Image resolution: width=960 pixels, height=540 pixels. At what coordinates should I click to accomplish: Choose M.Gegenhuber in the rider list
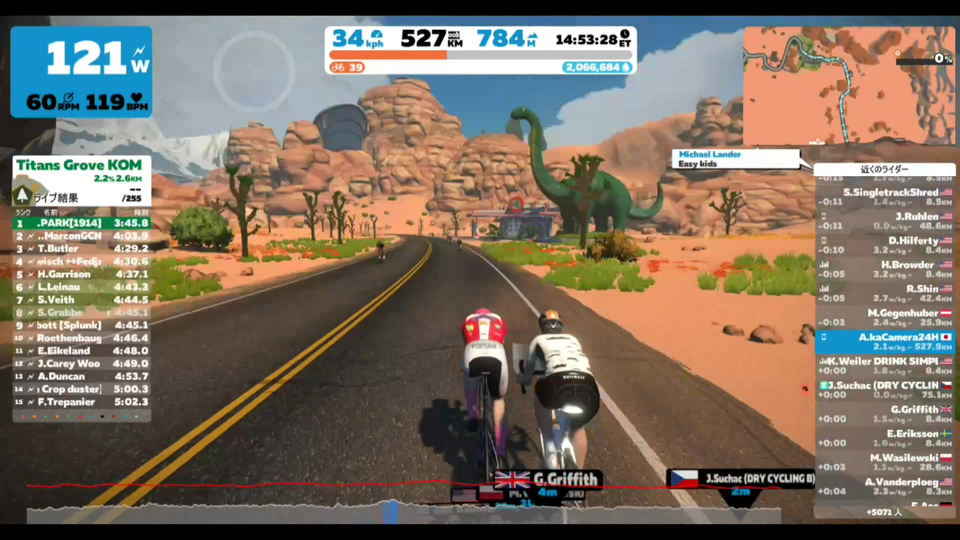pyautogui.click(x=884, y=317)
